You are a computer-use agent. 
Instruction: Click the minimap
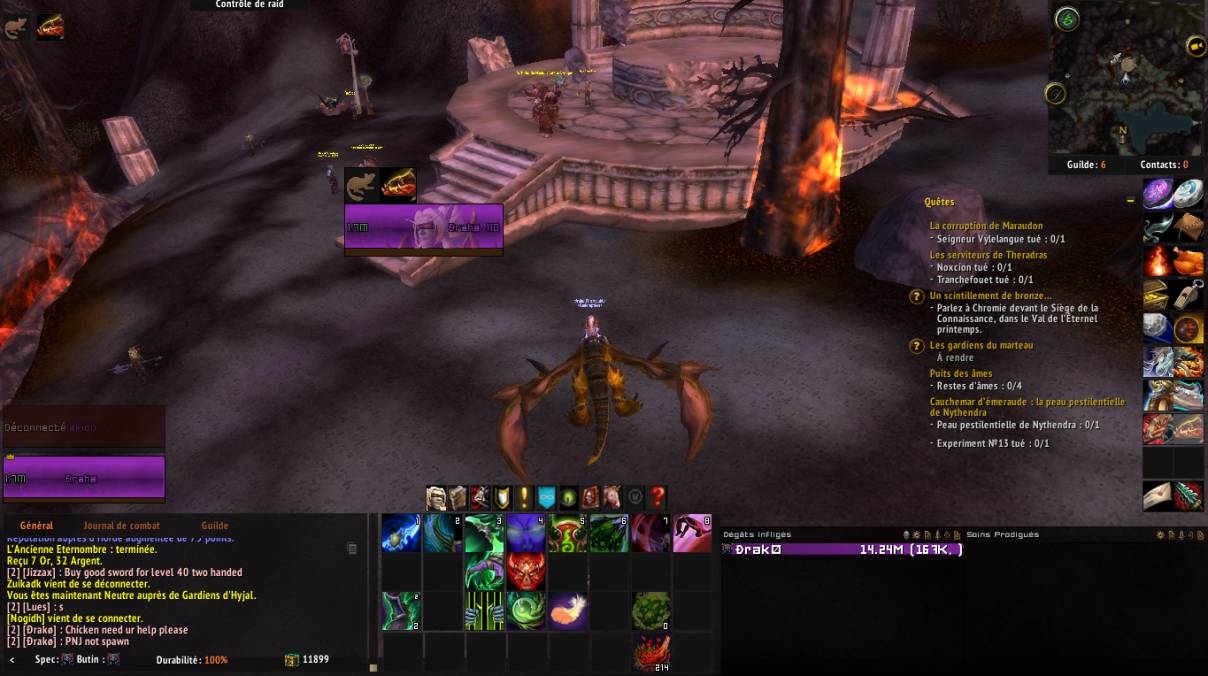click(x=1127, y=82)
